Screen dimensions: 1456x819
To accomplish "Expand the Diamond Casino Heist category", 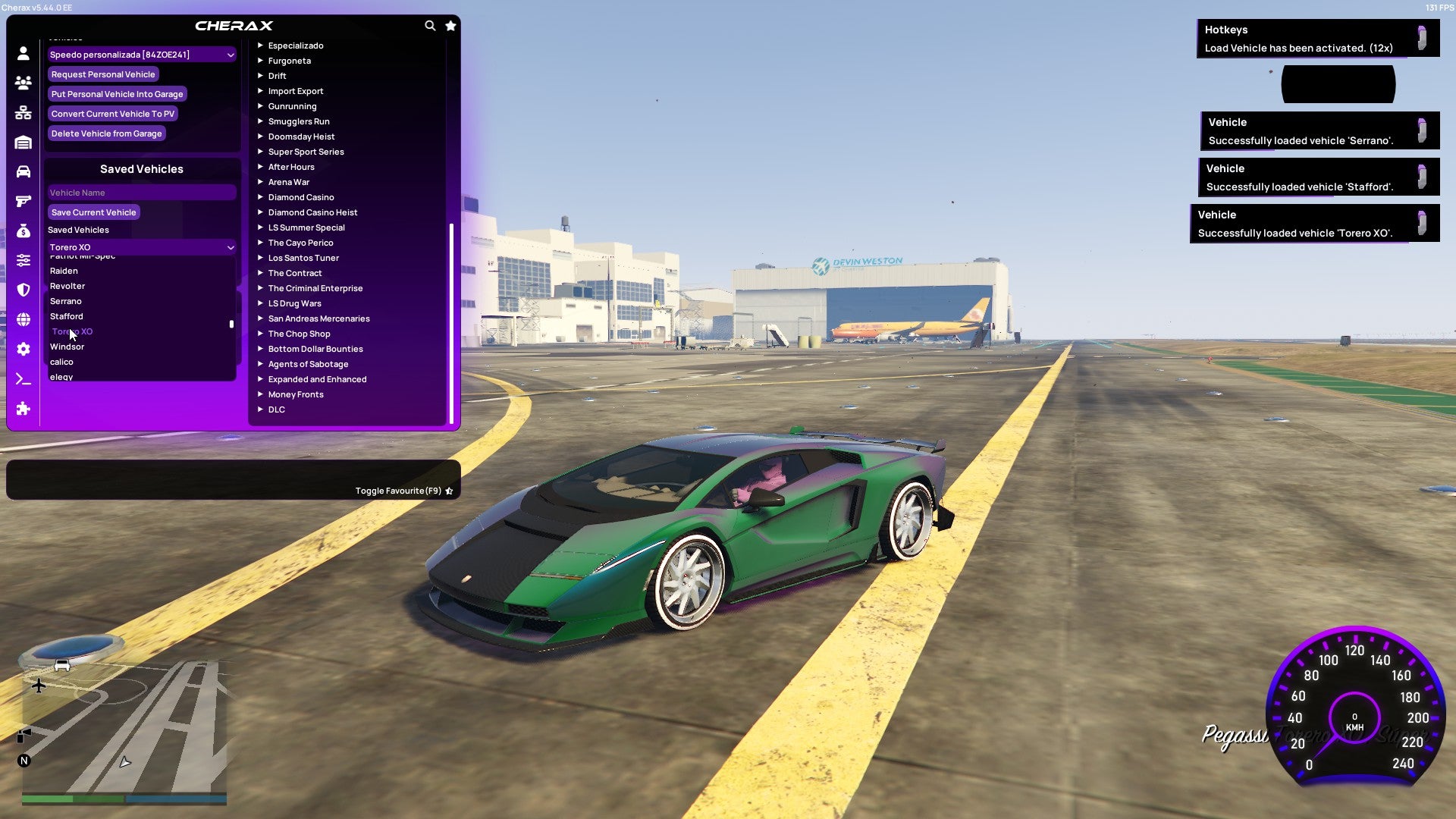I will coord(312,212).
